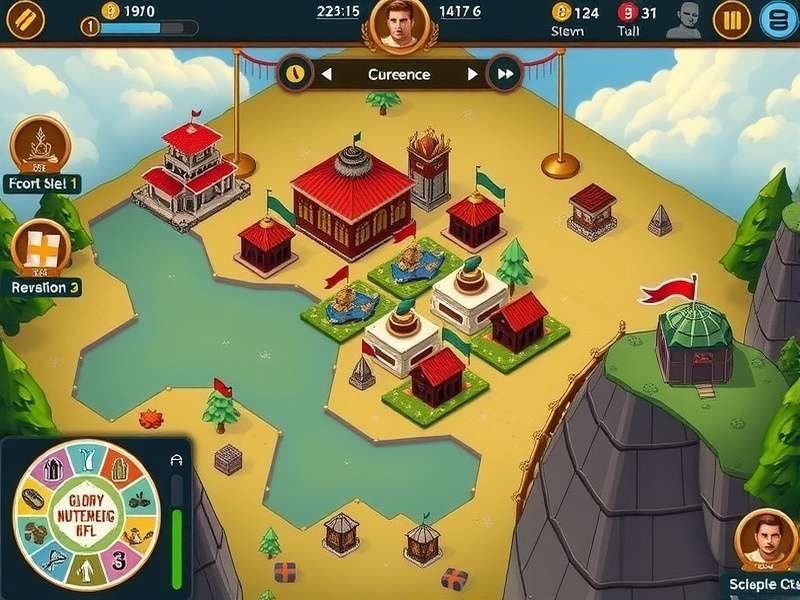Open the blue hamburger menu button

tap(778, 19)
